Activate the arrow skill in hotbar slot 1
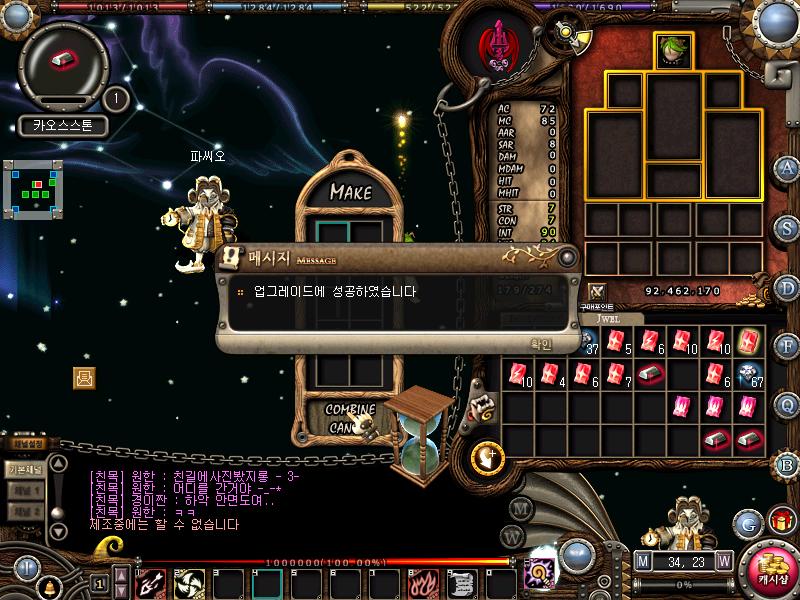The height and width of the screenshot is (600, 800). (151, 583)
